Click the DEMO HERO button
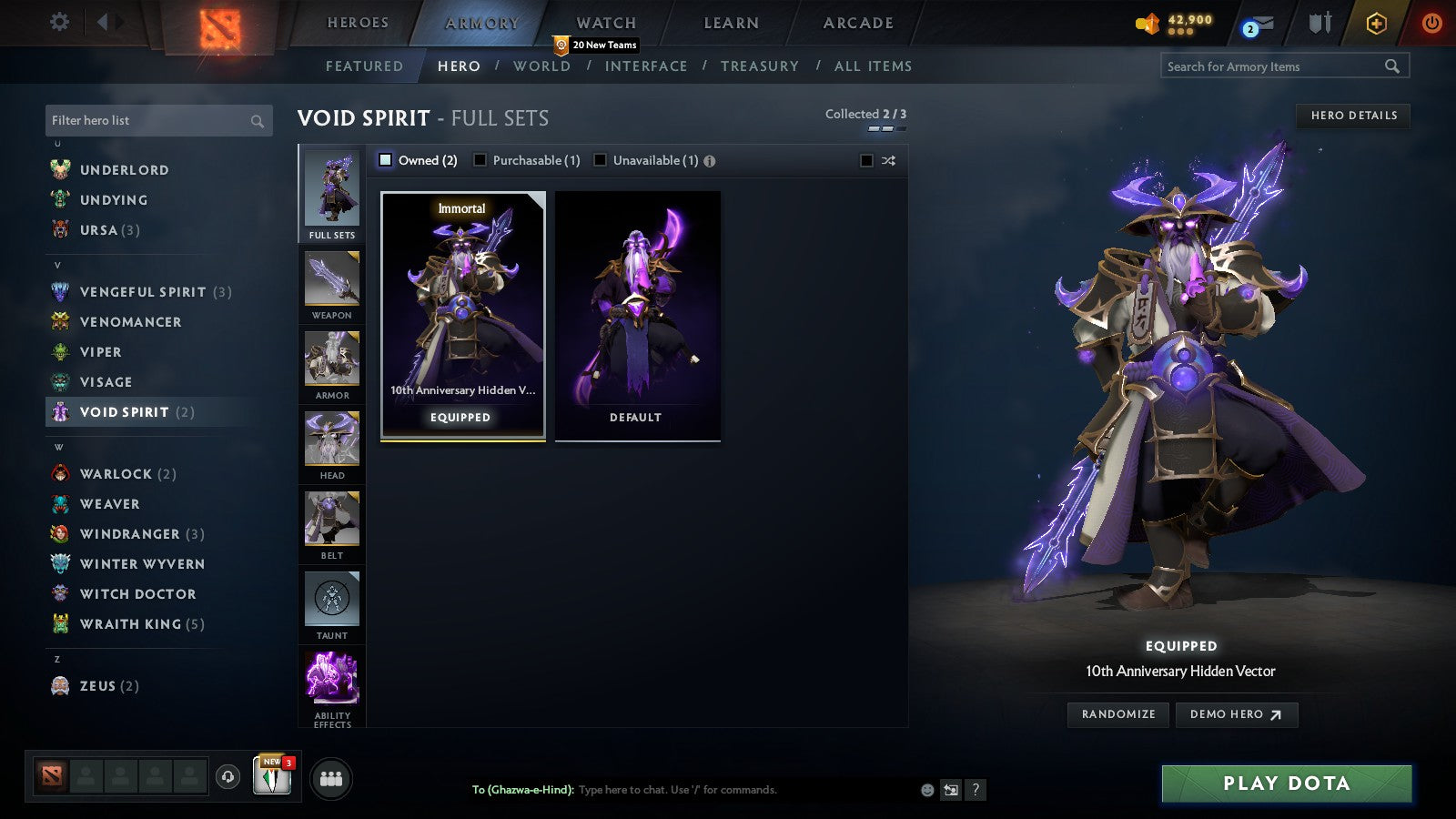1456x819 pixels. click(x=1236, y=714)
